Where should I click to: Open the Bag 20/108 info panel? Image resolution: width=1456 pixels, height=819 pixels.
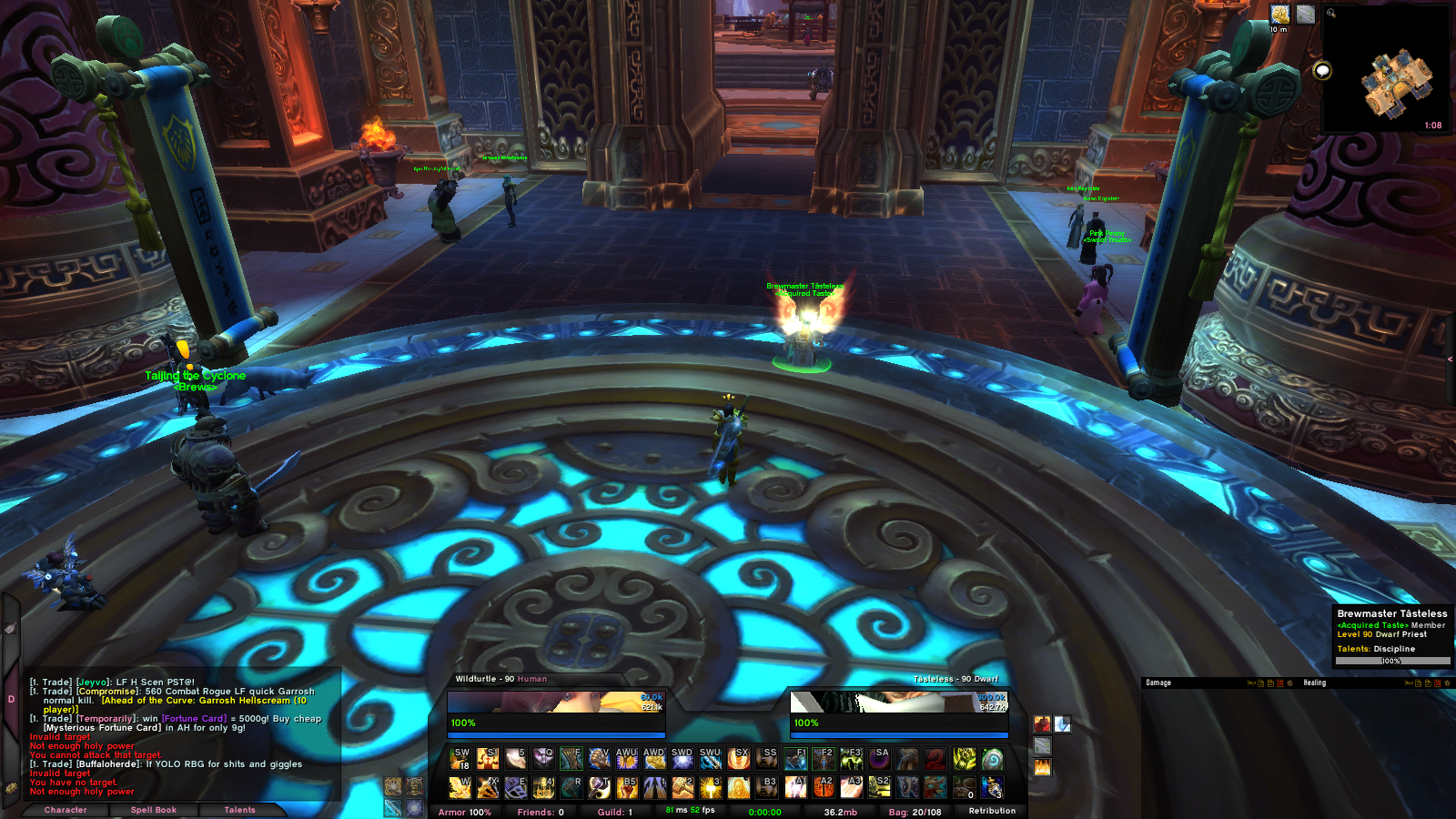(x=915, y=812)
